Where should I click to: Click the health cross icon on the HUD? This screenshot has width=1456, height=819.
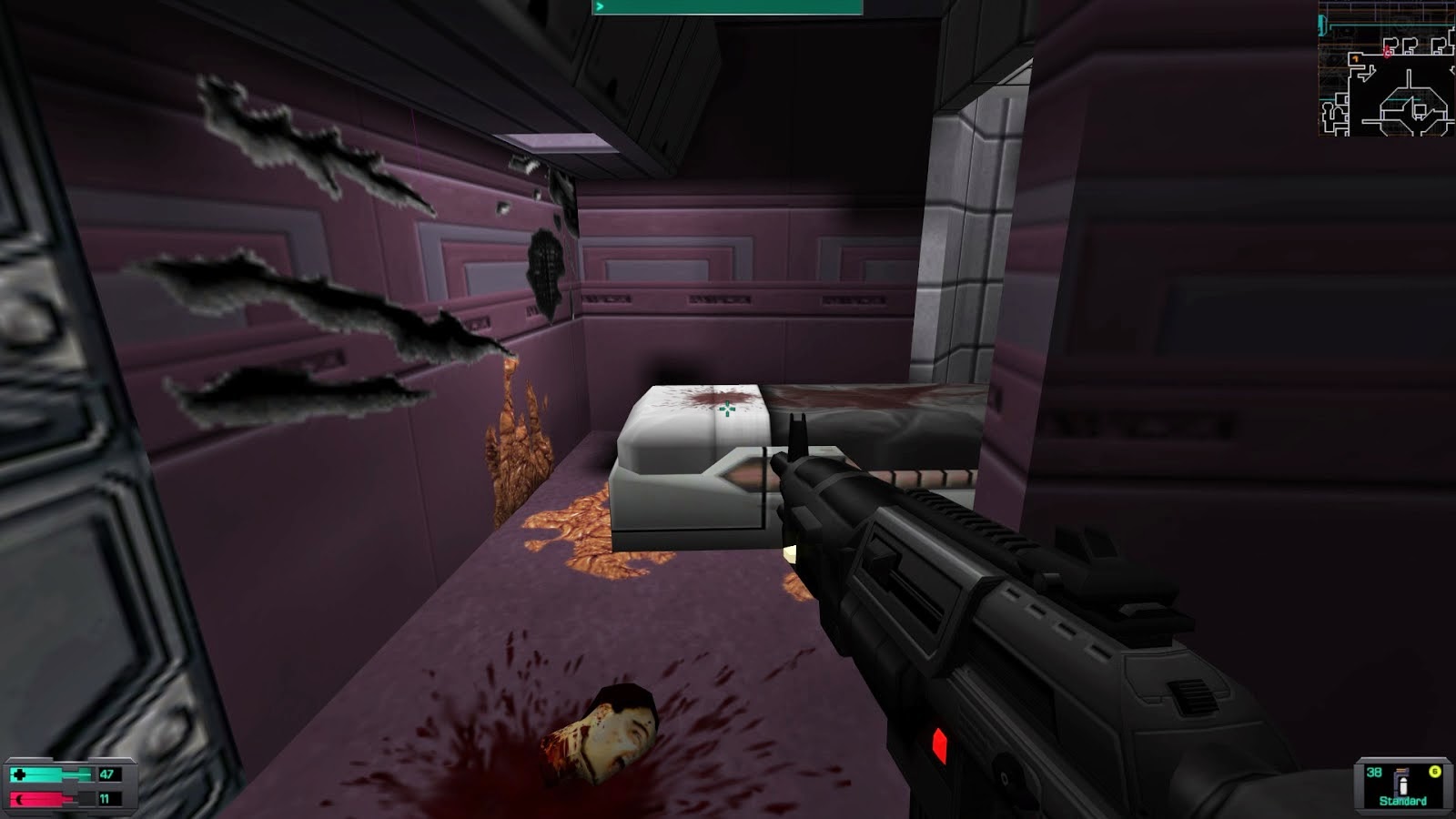click(x=19, y=773)
